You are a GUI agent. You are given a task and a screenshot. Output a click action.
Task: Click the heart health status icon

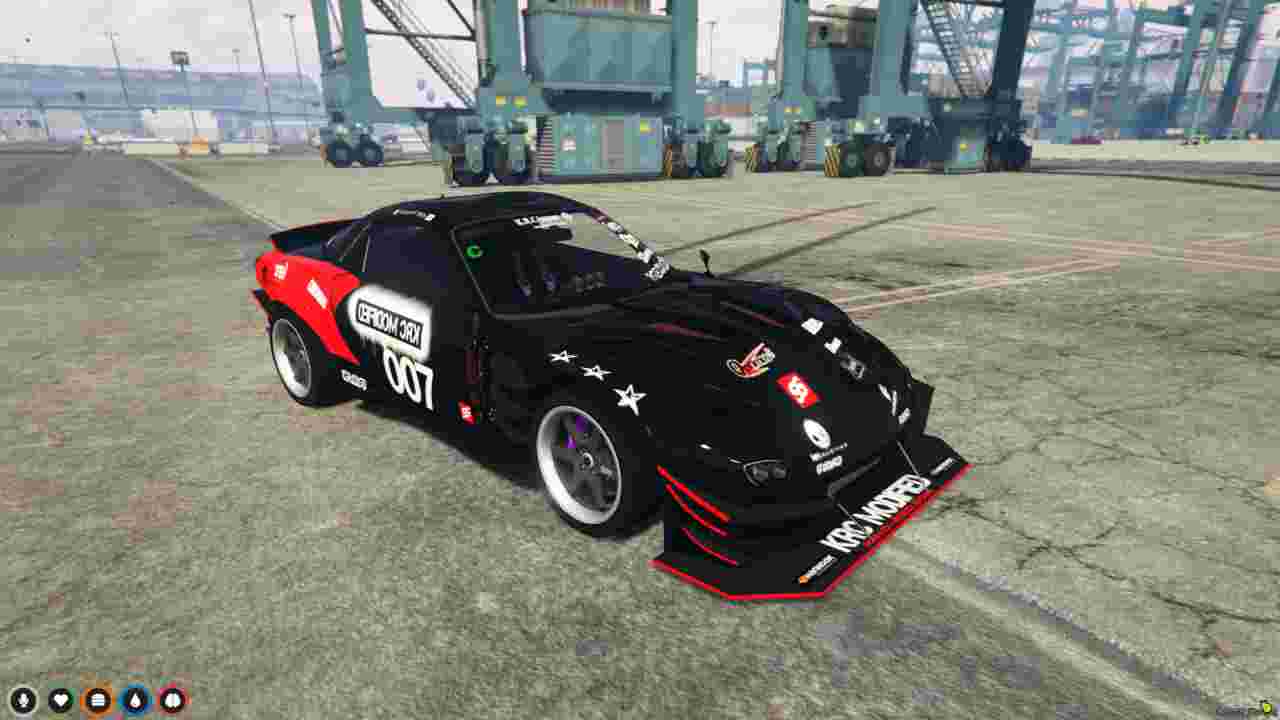click(x=58, y=700)
